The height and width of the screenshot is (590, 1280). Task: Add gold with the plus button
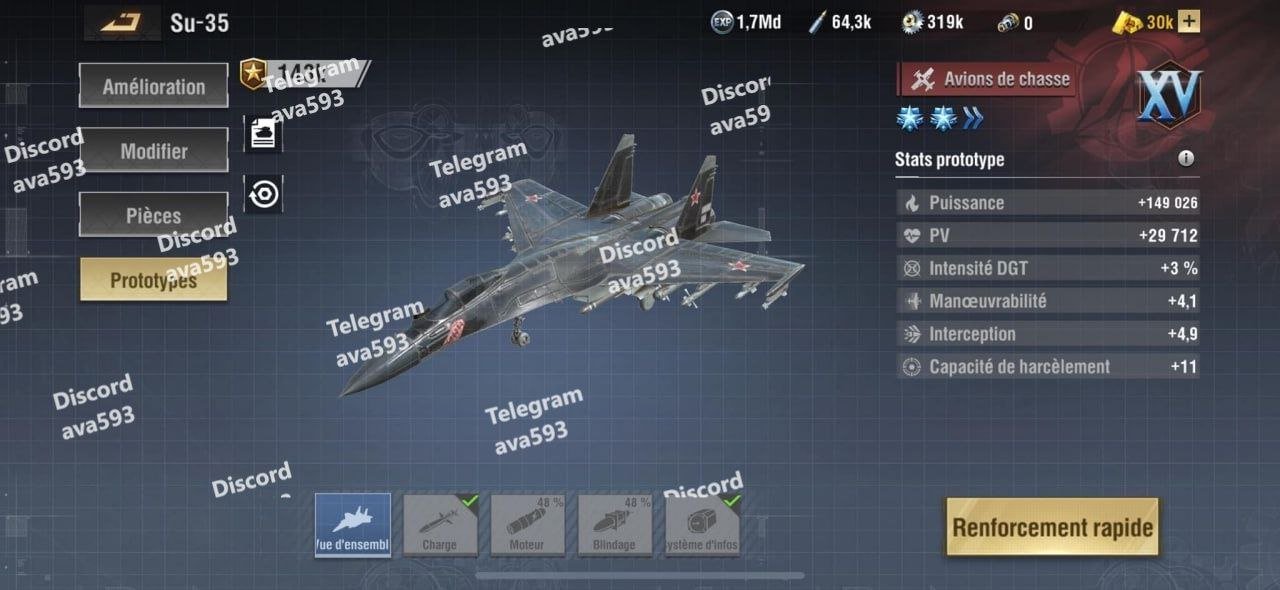[1189, 22]
